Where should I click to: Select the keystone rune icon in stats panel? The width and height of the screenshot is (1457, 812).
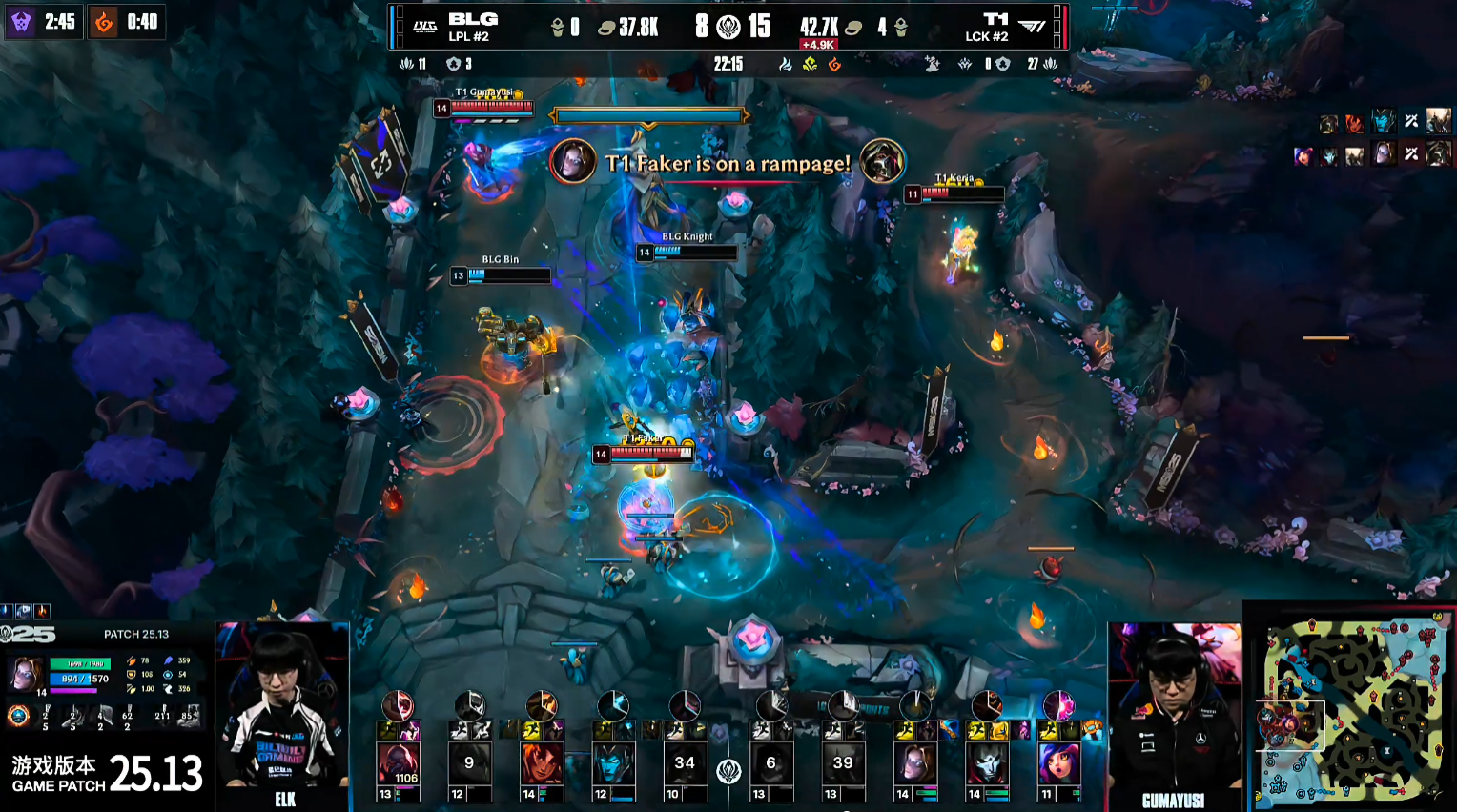pyautogui.click(x=18, y=715)
